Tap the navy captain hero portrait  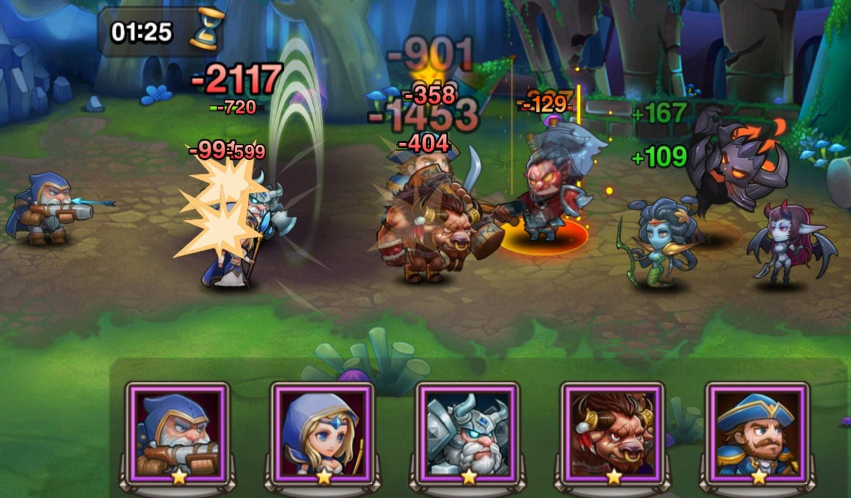click(757, 431)
